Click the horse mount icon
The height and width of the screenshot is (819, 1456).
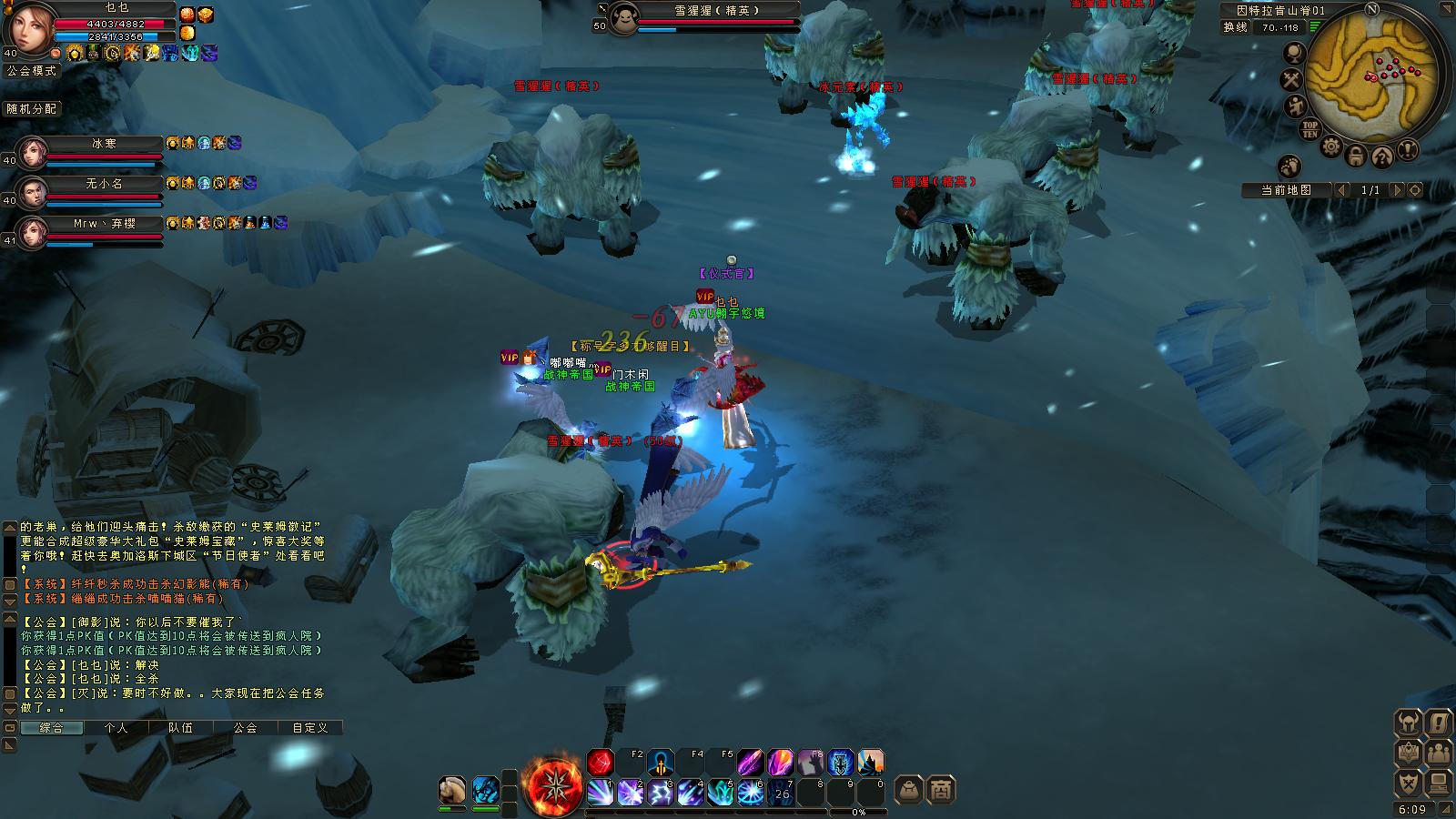(452, 789)
